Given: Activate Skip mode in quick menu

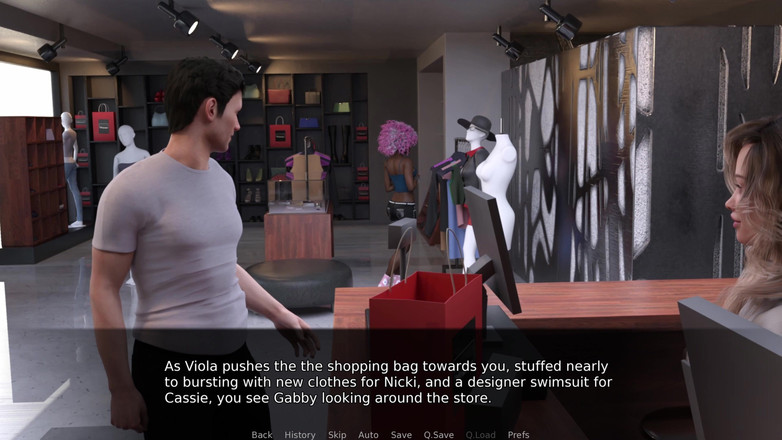Looking at the screenshot, I should coord(337,435).
